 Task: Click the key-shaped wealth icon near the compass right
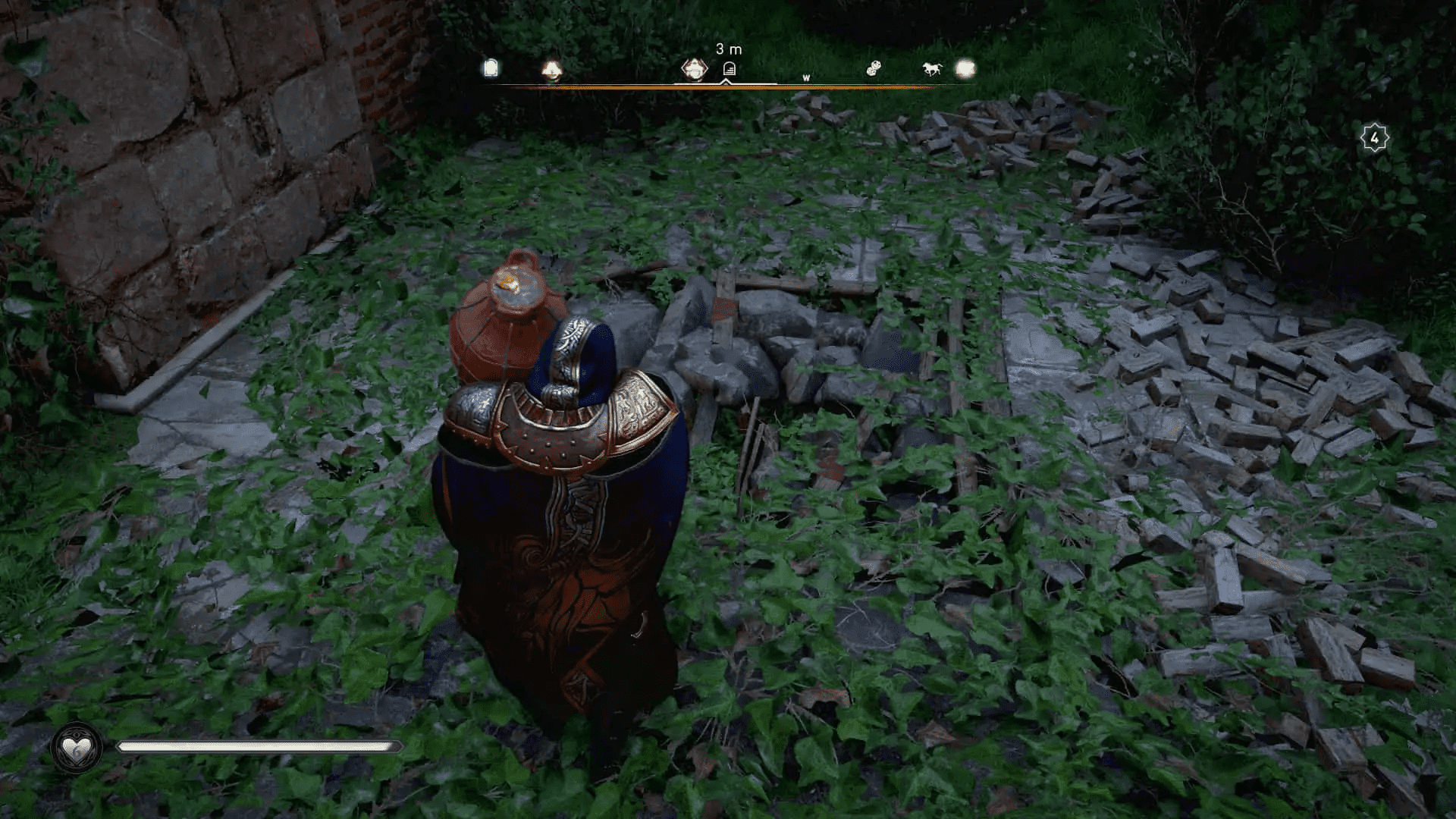(x=874, y=68)
